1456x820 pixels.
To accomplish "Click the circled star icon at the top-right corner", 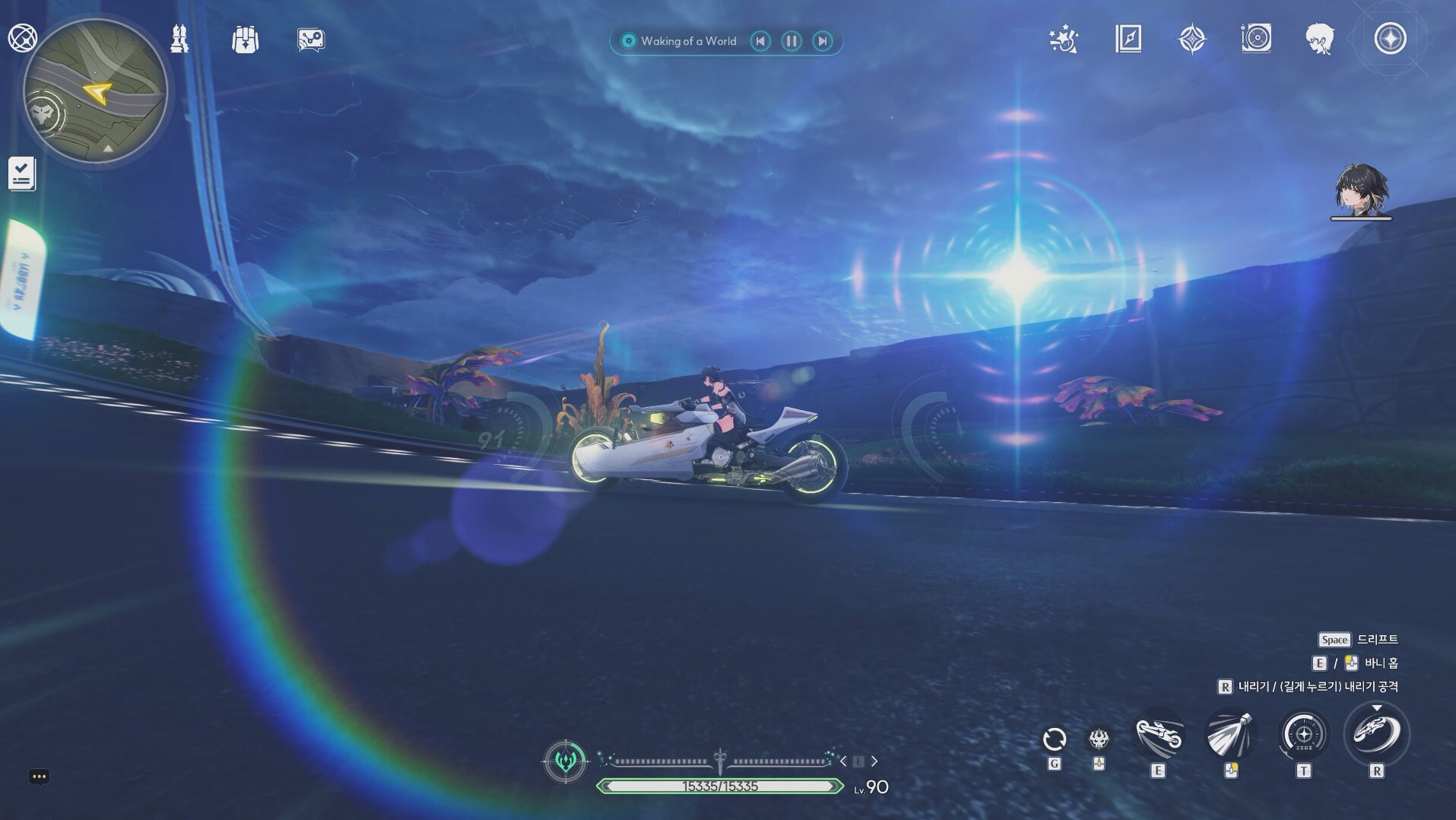I will (x=1390, y=38).
